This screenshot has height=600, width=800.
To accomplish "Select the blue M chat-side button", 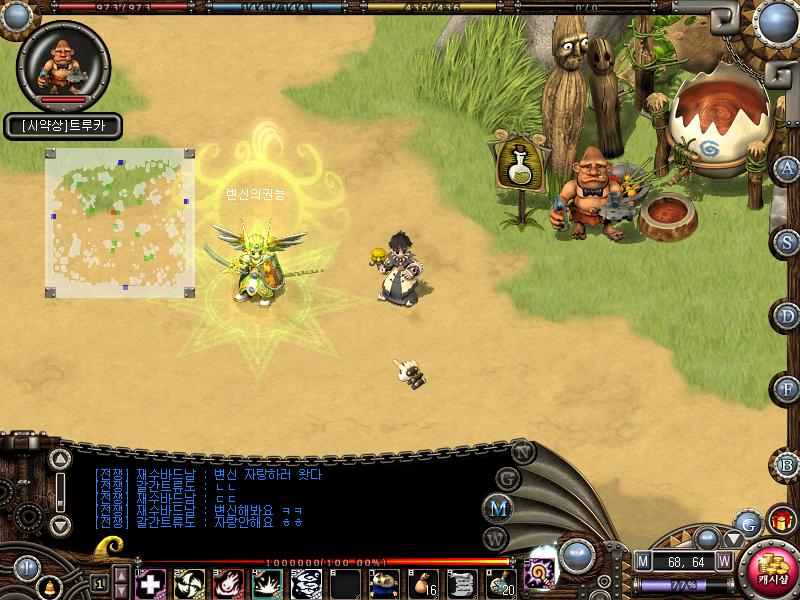I will click(497, 507).
